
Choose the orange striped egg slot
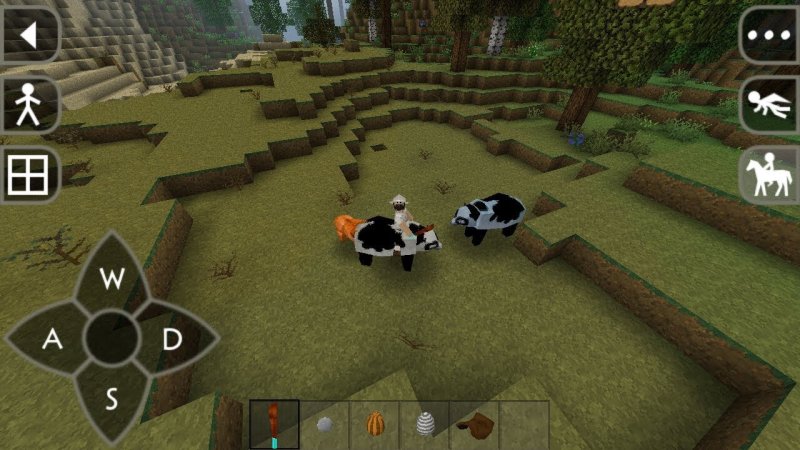pyautogui.click(x=374, y=425)
